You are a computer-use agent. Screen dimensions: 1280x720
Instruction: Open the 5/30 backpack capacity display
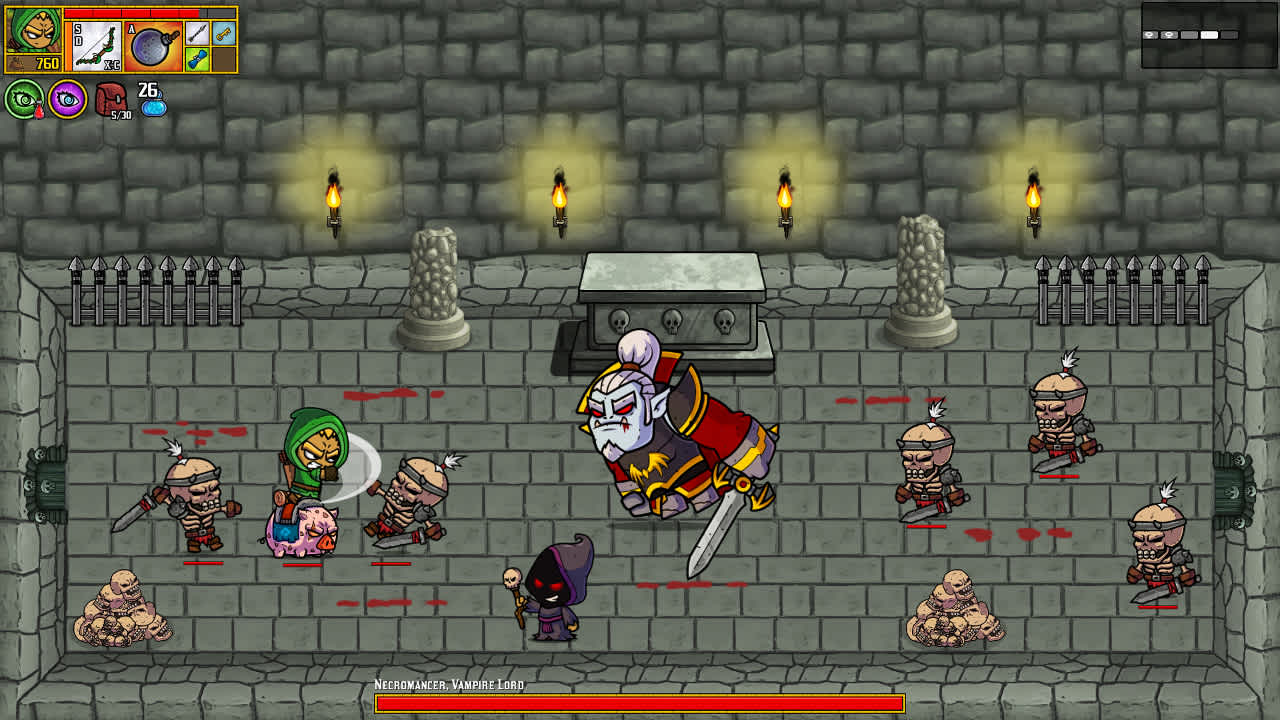tap(120, 115)
